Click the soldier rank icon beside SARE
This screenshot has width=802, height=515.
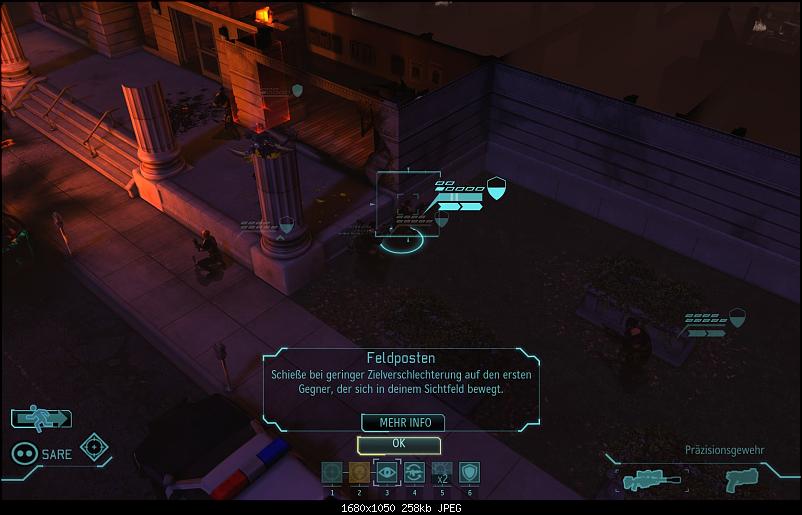tap(25, 453)
